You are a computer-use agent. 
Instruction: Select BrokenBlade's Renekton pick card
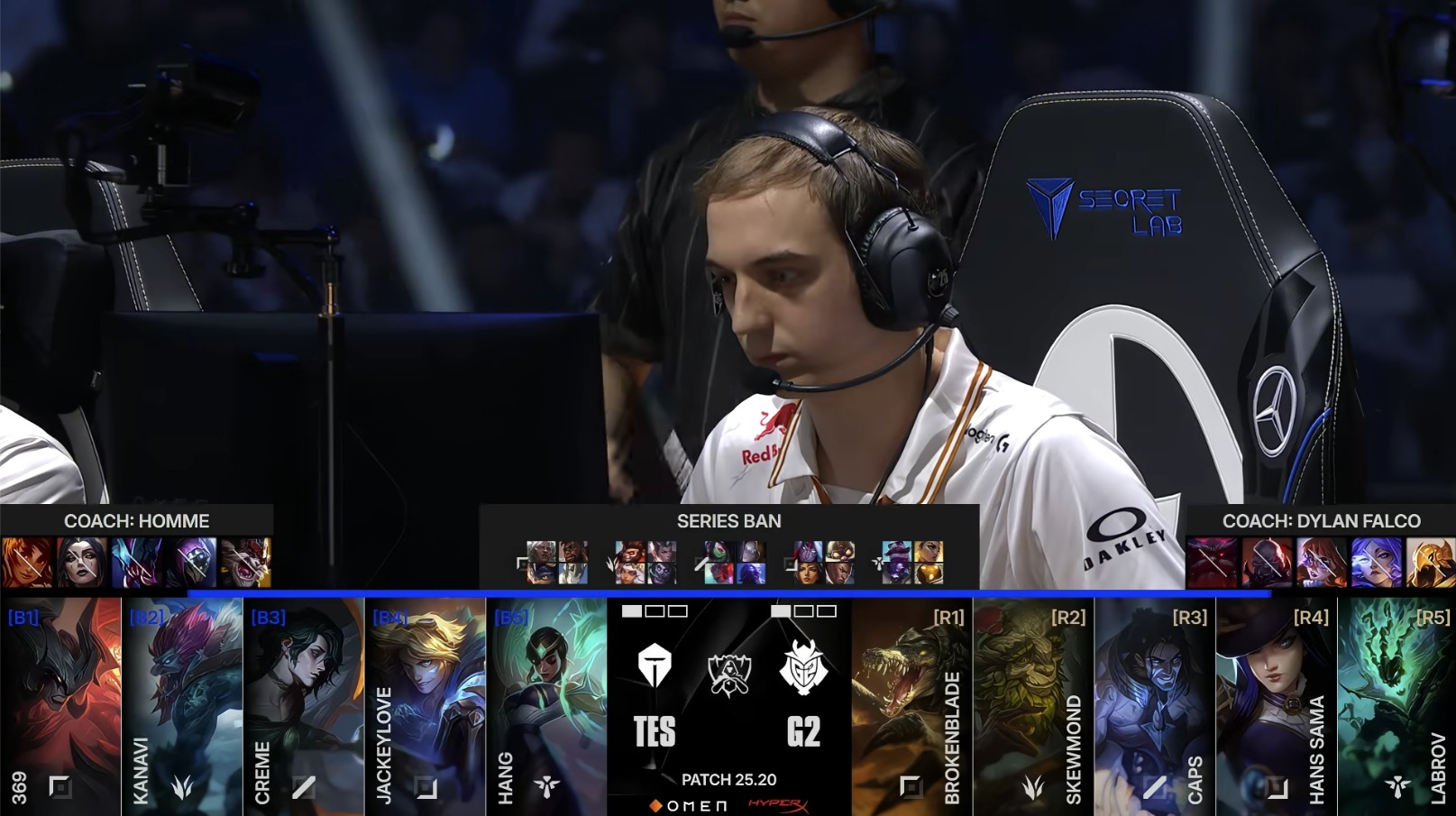coord(912,706)
